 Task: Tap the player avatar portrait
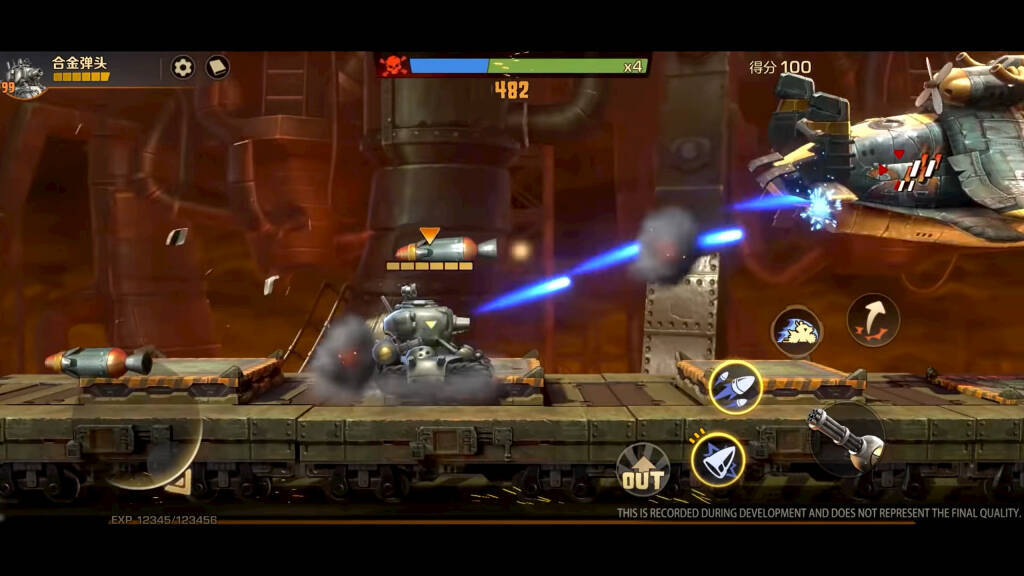pyautogui.click(x=22, y=74)
